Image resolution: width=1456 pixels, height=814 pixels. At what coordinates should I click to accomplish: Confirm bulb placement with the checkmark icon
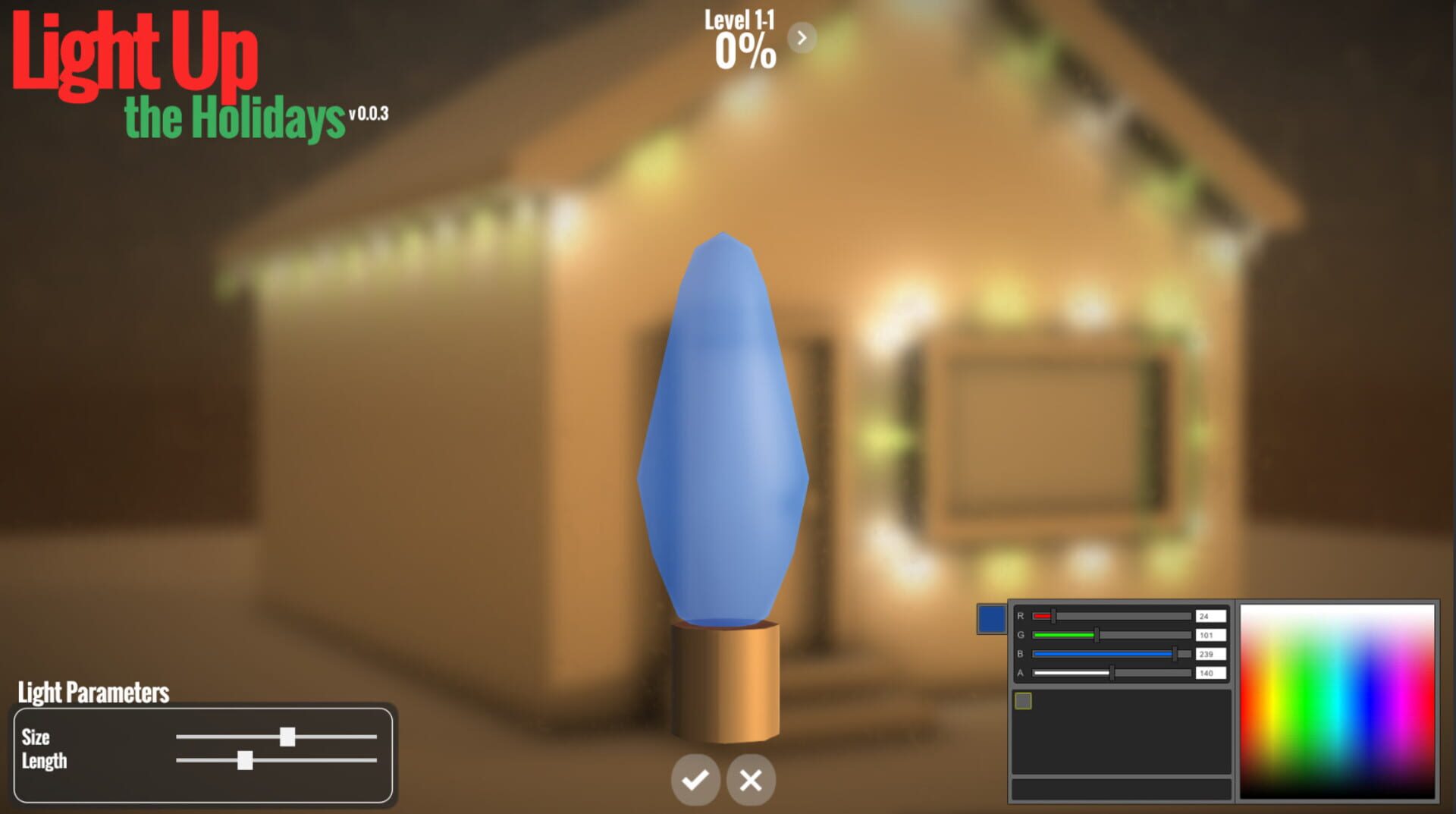click(x=695, y=779)
